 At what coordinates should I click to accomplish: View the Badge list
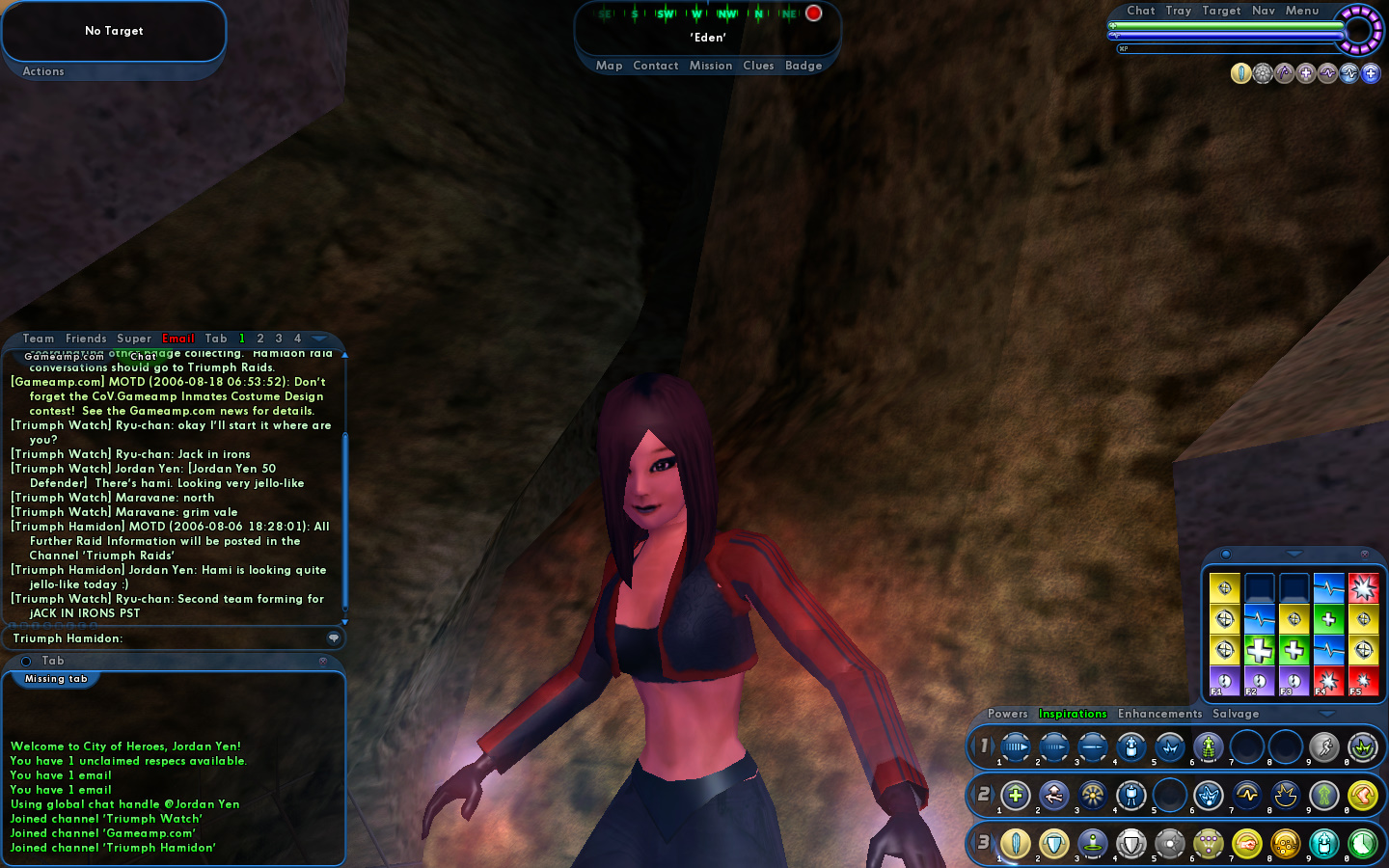click(x=803, y=66)
